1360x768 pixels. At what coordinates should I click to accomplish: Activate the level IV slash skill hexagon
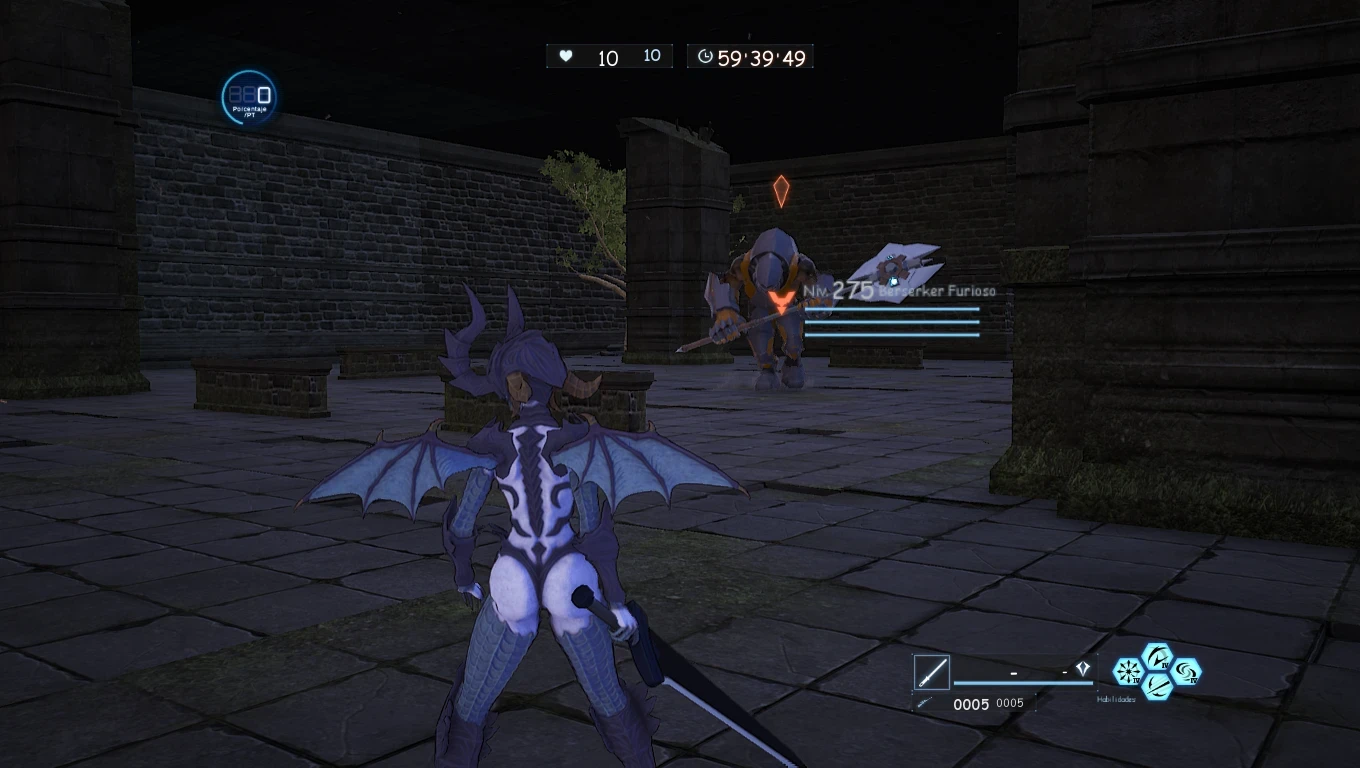[1158, 656]
